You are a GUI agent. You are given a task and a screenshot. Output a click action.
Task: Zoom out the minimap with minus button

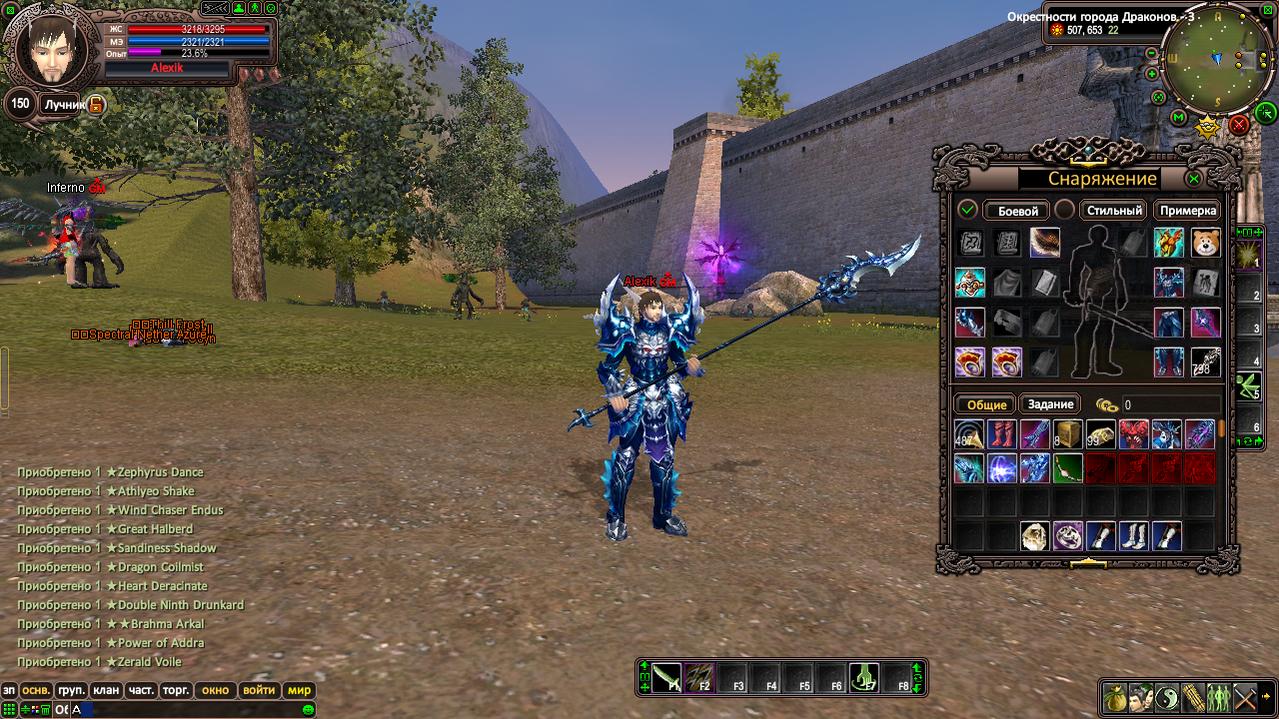(x=1151, y=53)
